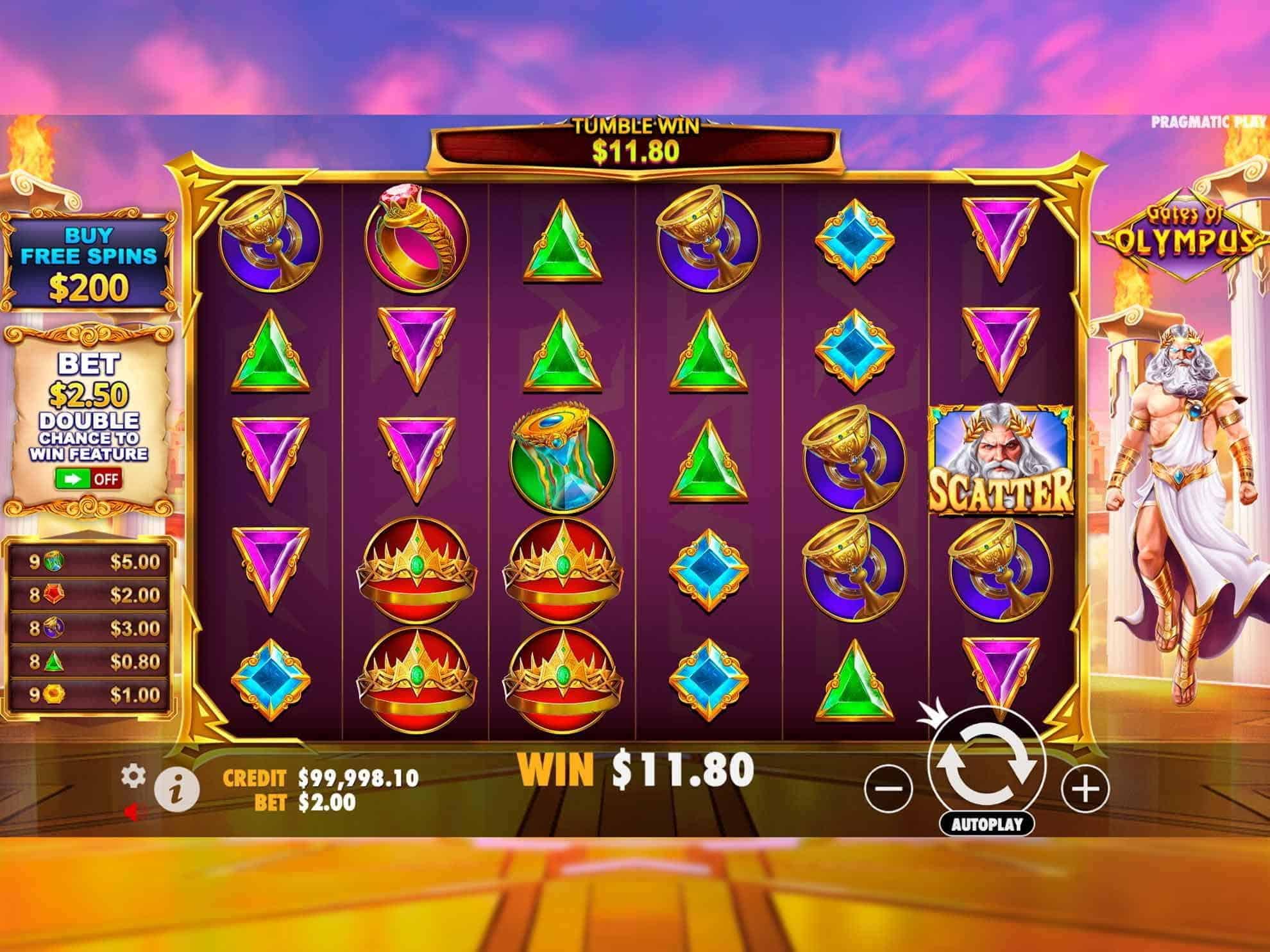Toggle the Double Chance to Win feature
This screenshot has width=1270, height=952.
(x=89, y=479)
